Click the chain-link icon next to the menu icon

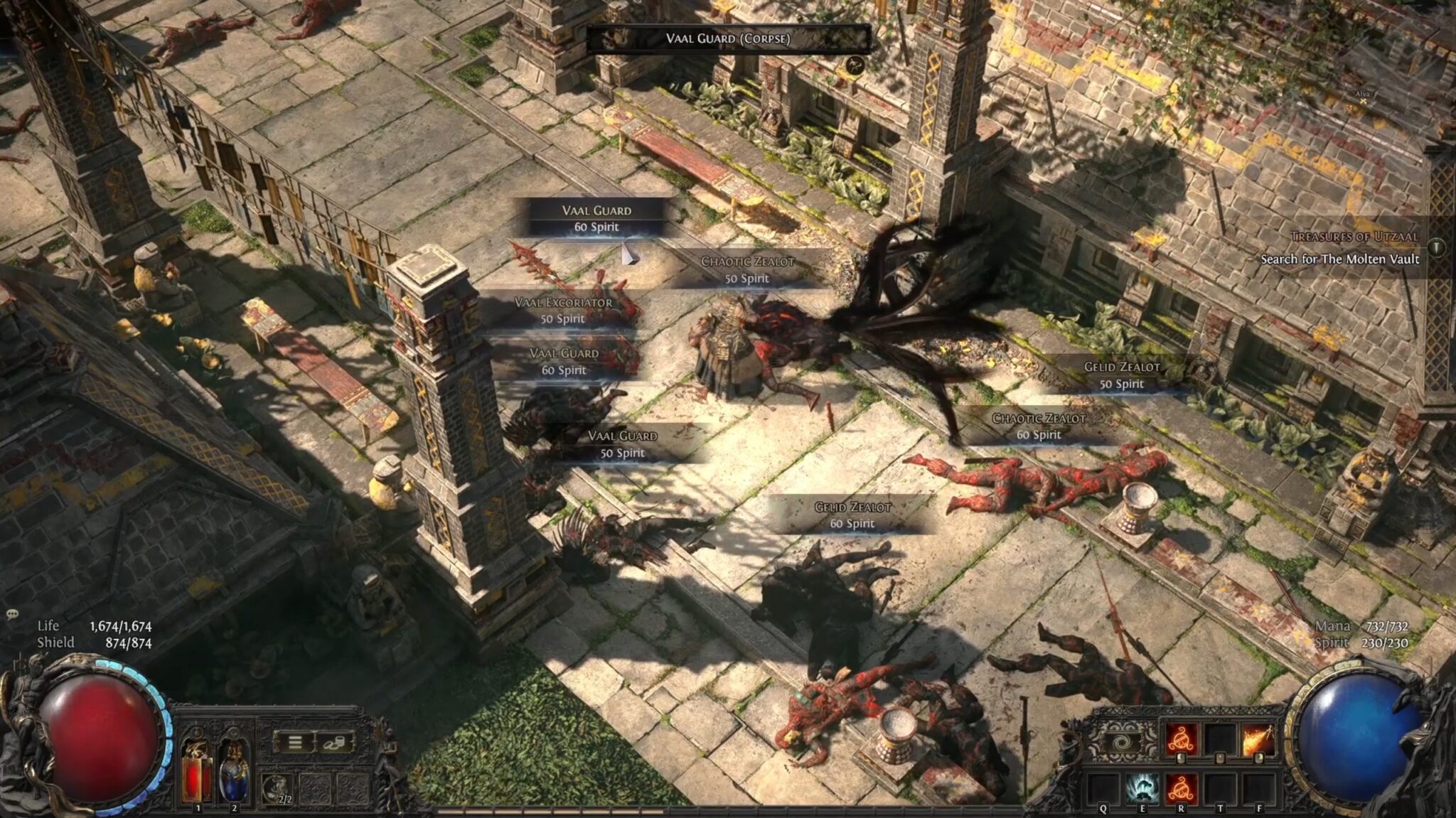(333, 744)
